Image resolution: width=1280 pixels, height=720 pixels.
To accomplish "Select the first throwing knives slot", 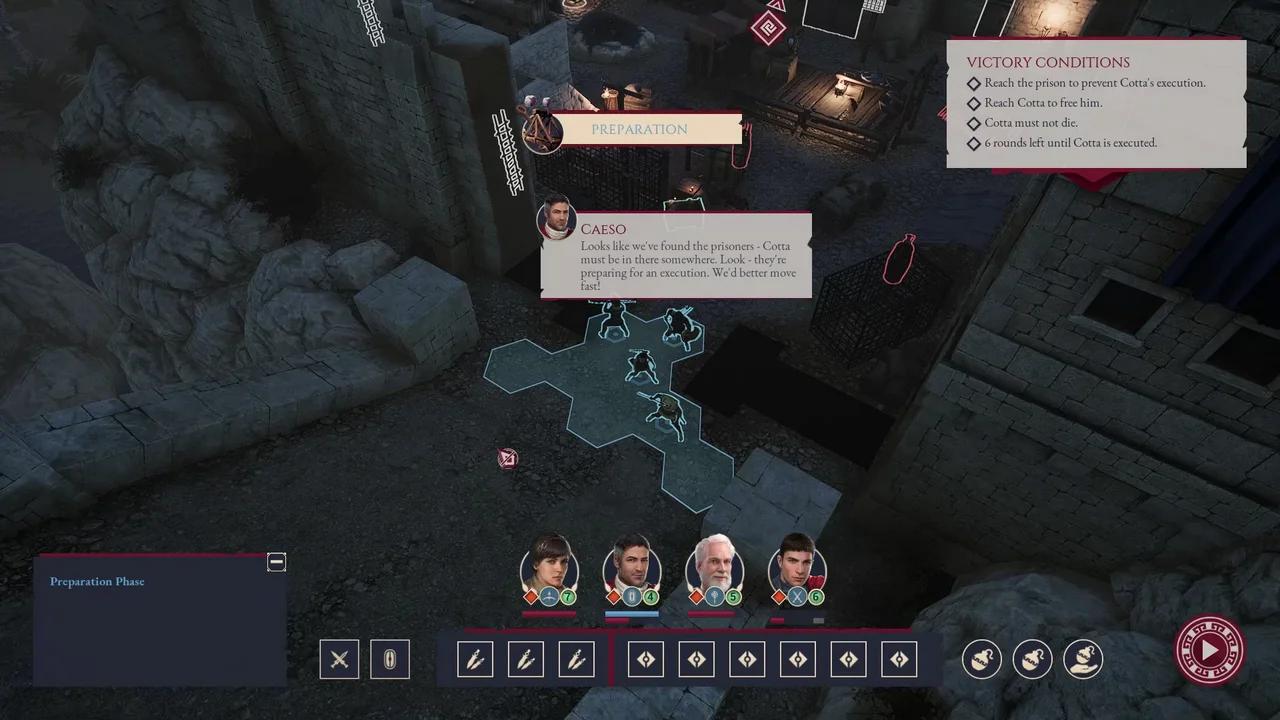I will (475, 659).
